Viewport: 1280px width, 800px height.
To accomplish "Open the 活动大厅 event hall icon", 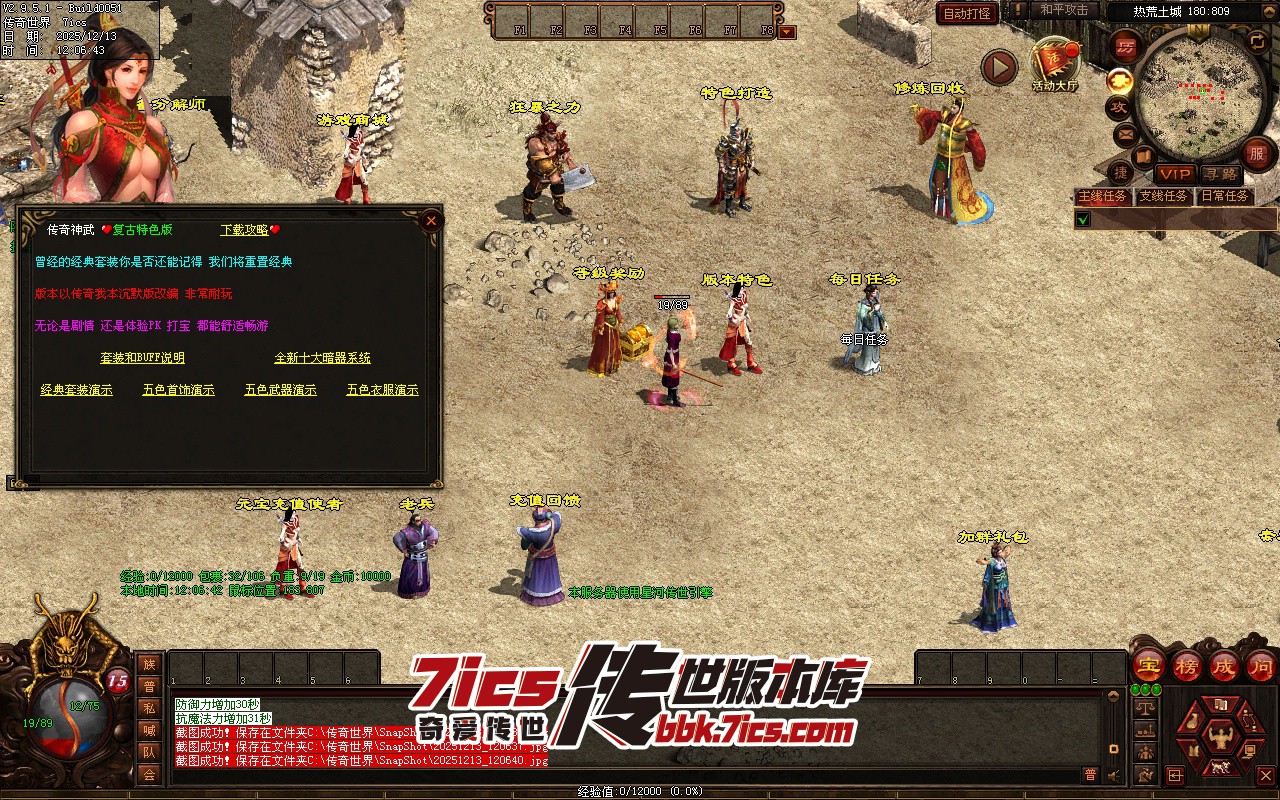I will (x=1055, y=64).
